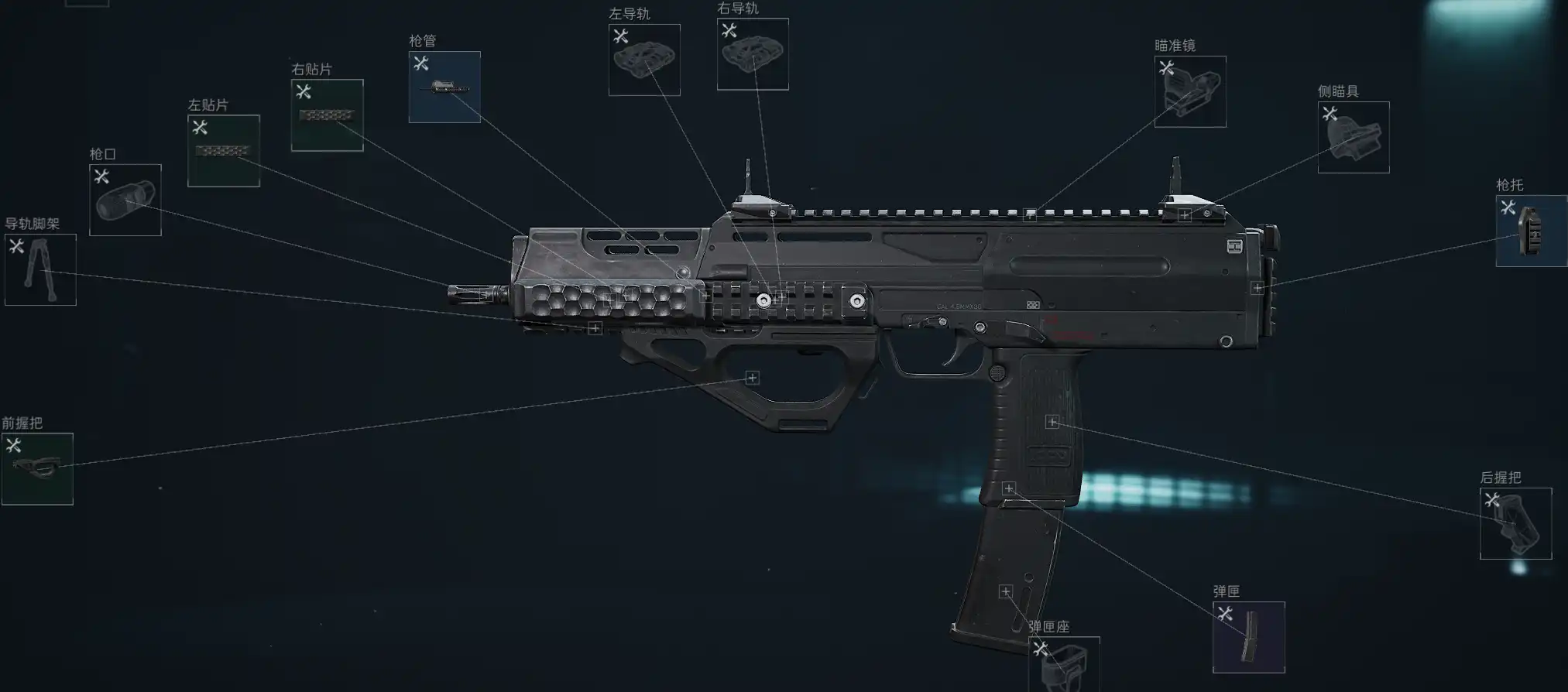
Task: Open the 枪口 muzzle attachment slot
Action: click(125, 200)
